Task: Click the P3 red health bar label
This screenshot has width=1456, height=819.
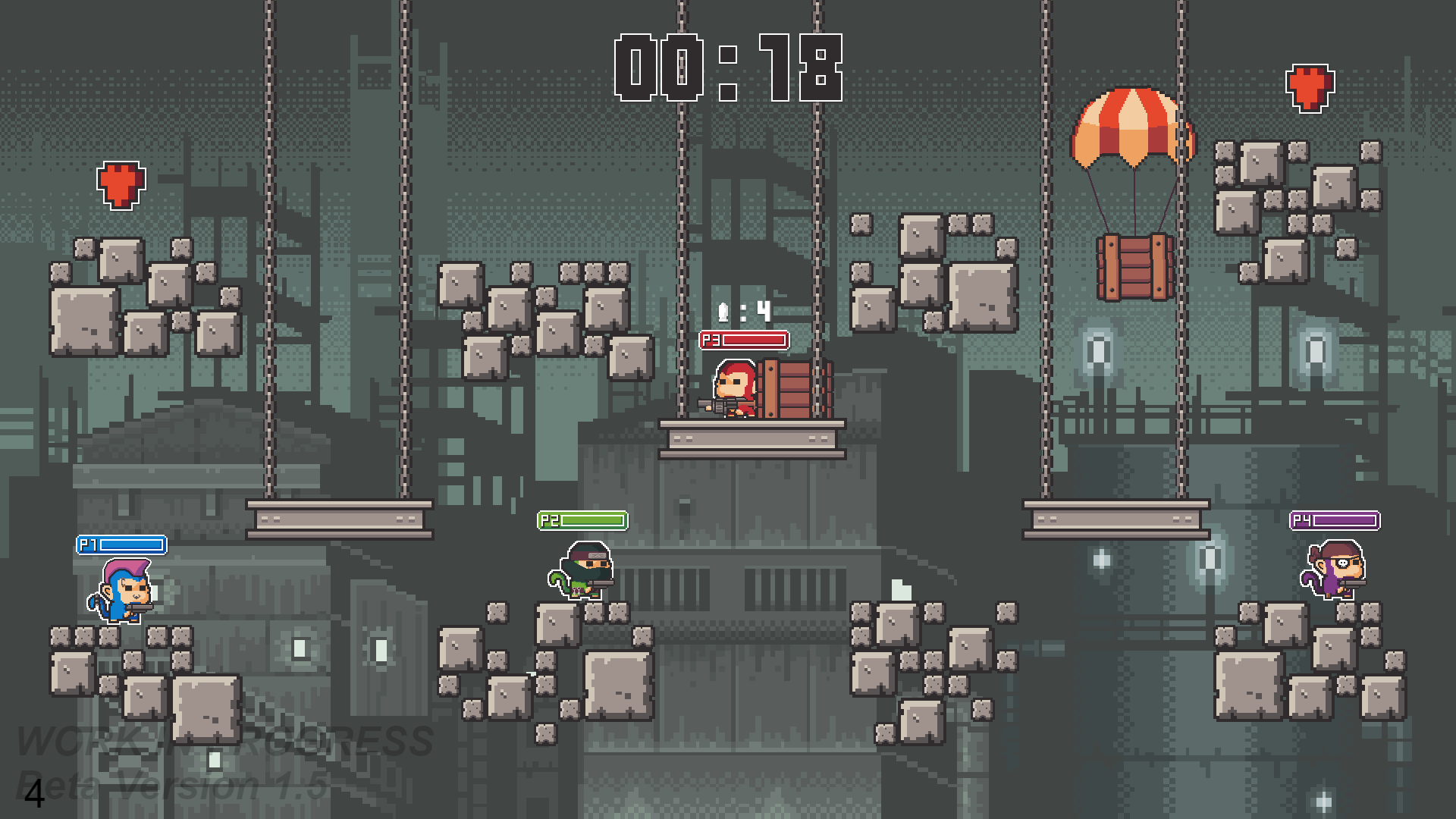Action: [x=711, y=340]
